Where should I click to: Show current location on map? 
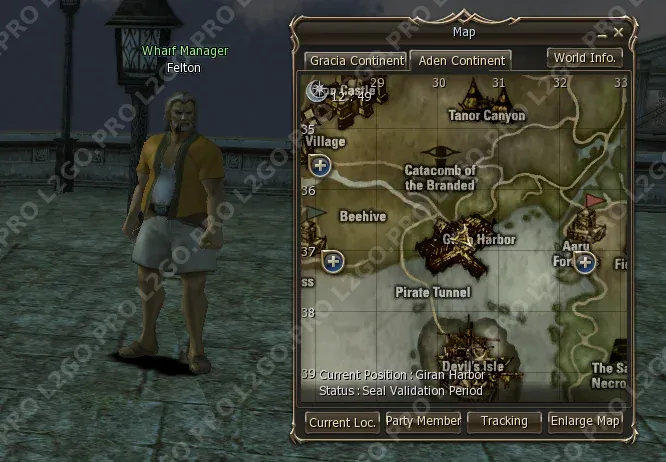343,422
